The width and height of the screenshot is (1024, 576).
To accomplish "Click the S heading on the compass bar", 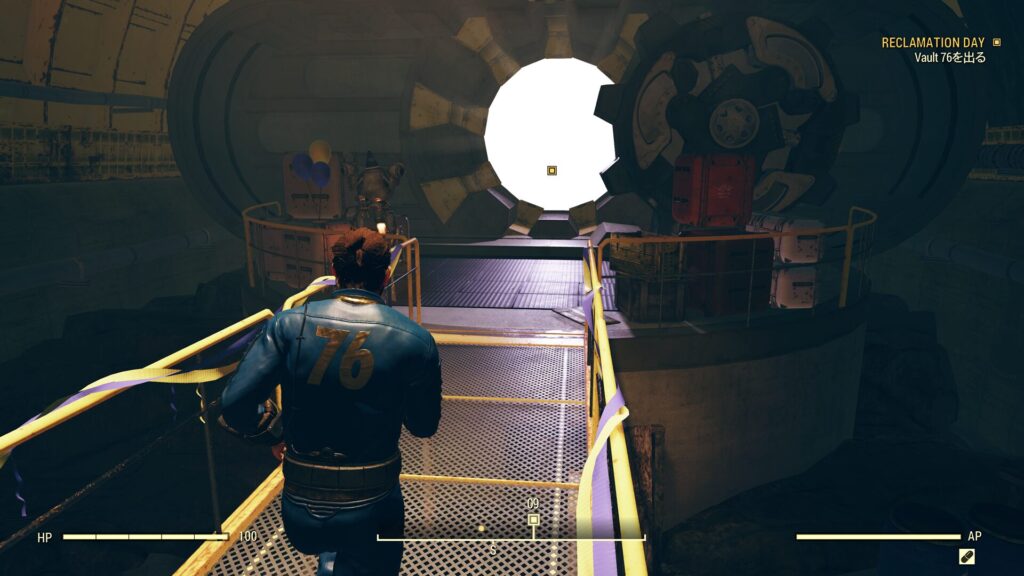I will 492,550.
